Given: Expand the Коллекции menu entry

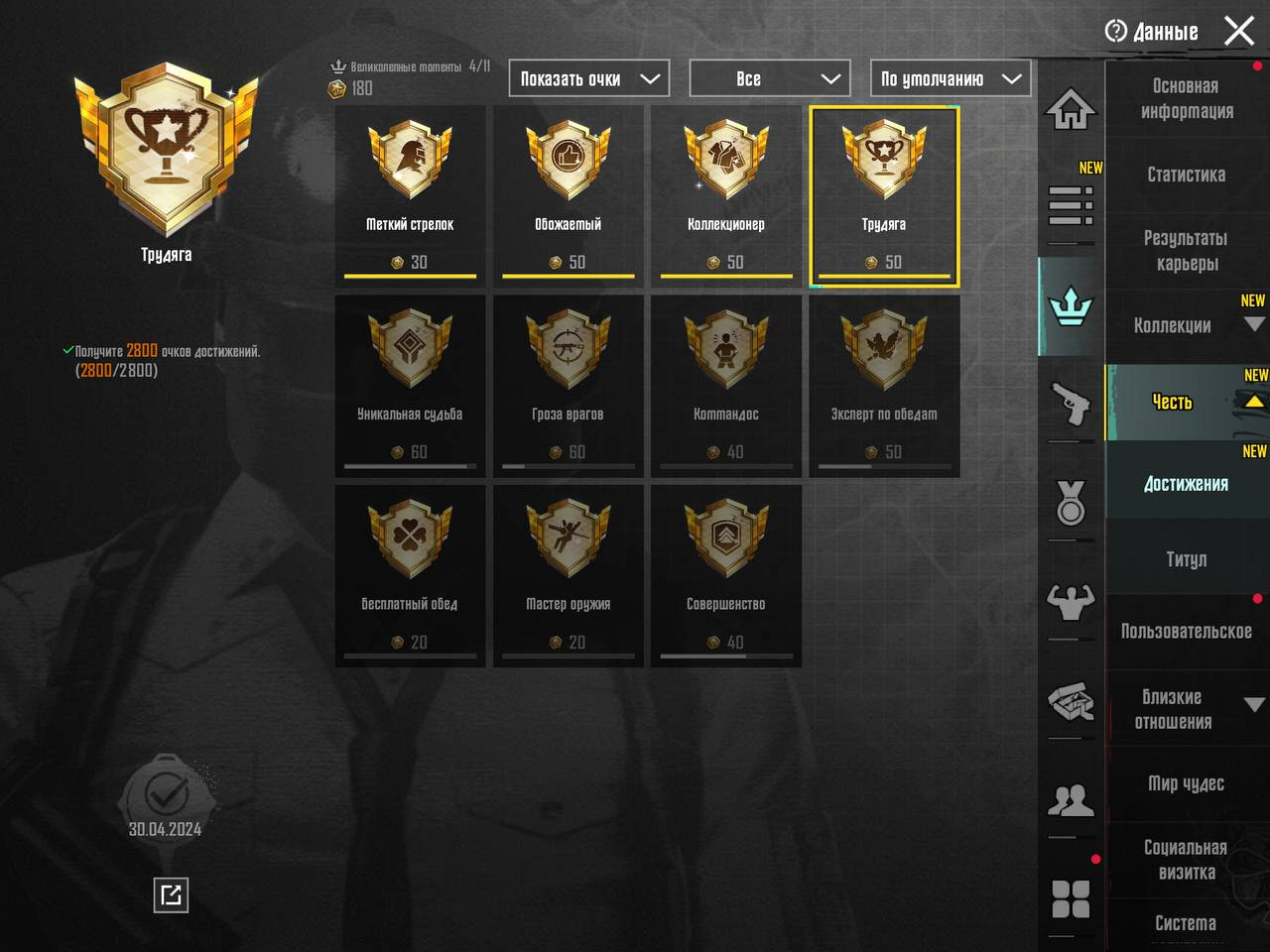Looking at the screenshot, I should point(1187,325).
